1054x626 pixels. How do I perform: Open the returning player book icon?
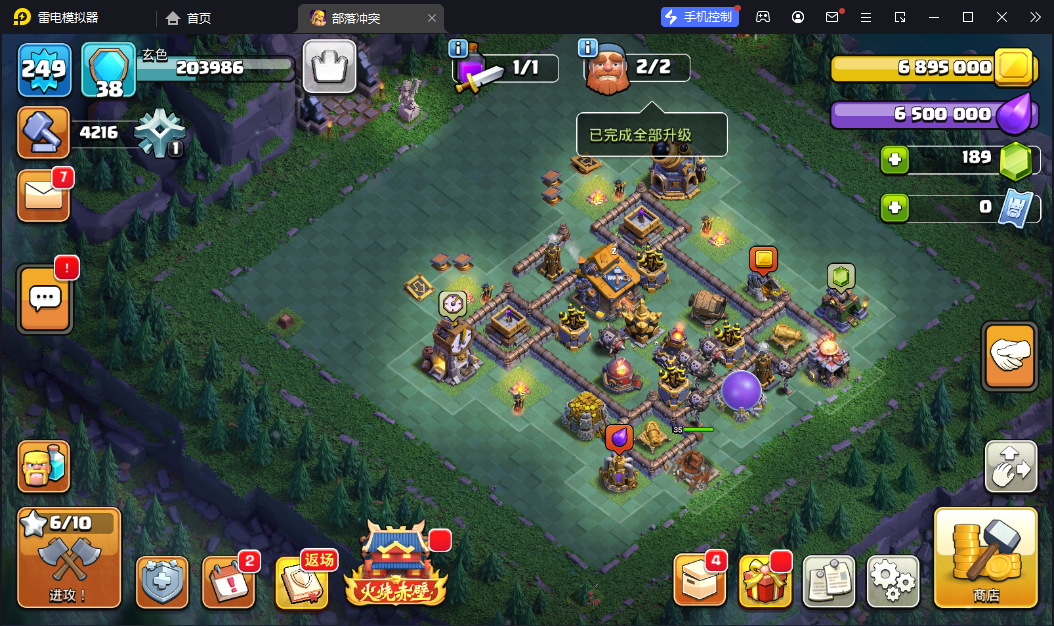click(x=301, y=582)
